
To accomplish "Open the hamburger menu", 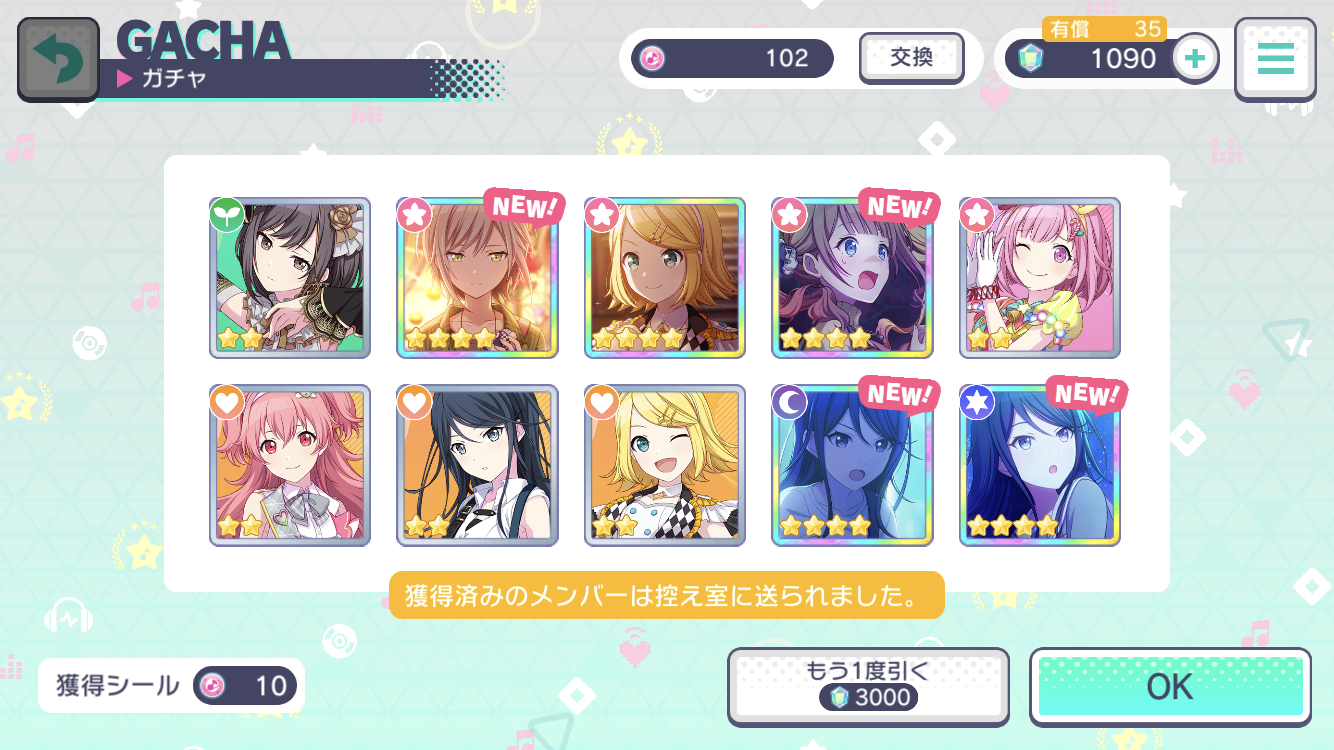I will coord(1275,59).
